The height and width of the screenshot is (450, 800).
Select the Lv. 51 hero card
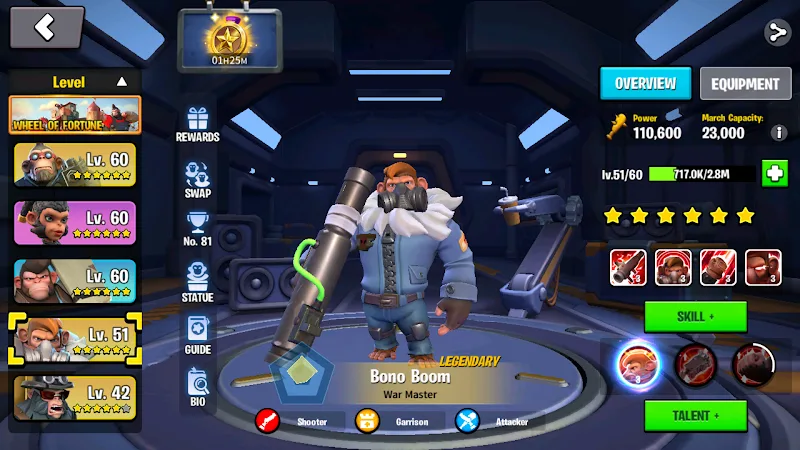pyautogui.click(x=75, y=339)
